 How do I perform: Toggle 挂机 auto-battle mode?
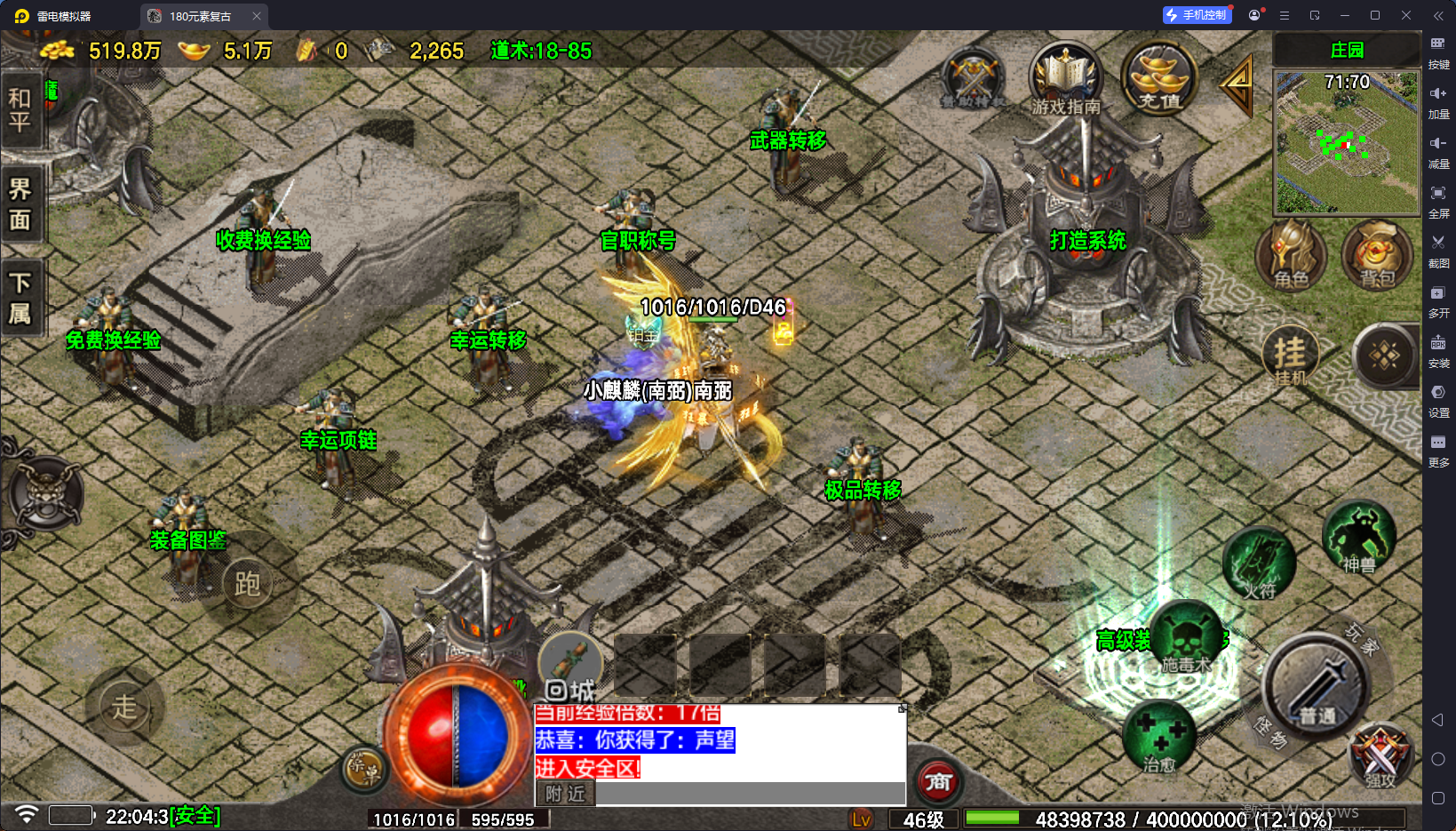(x=1291, y=356)
